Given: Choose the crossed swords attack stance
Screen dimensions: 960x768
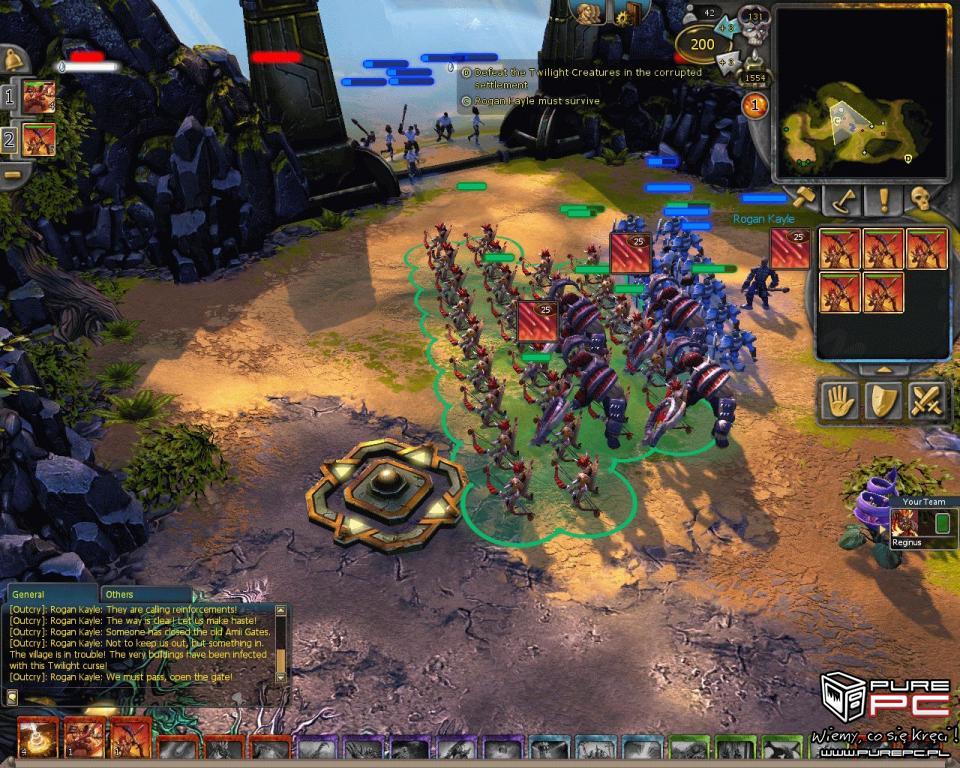Looking at the screenshot, I should click(927, 402).
